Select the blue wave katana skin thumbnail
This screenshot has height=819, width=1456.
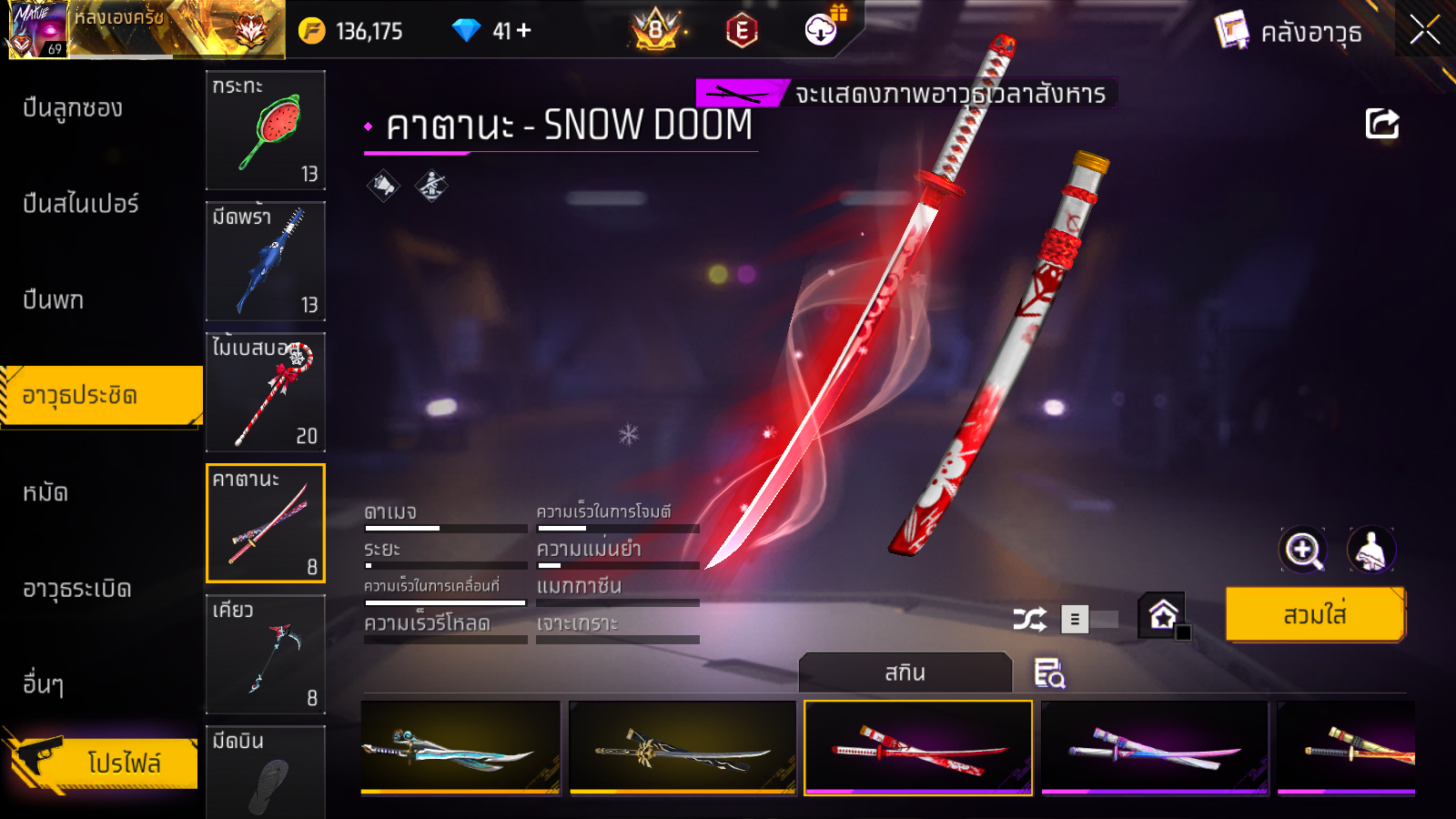[460, 748]
